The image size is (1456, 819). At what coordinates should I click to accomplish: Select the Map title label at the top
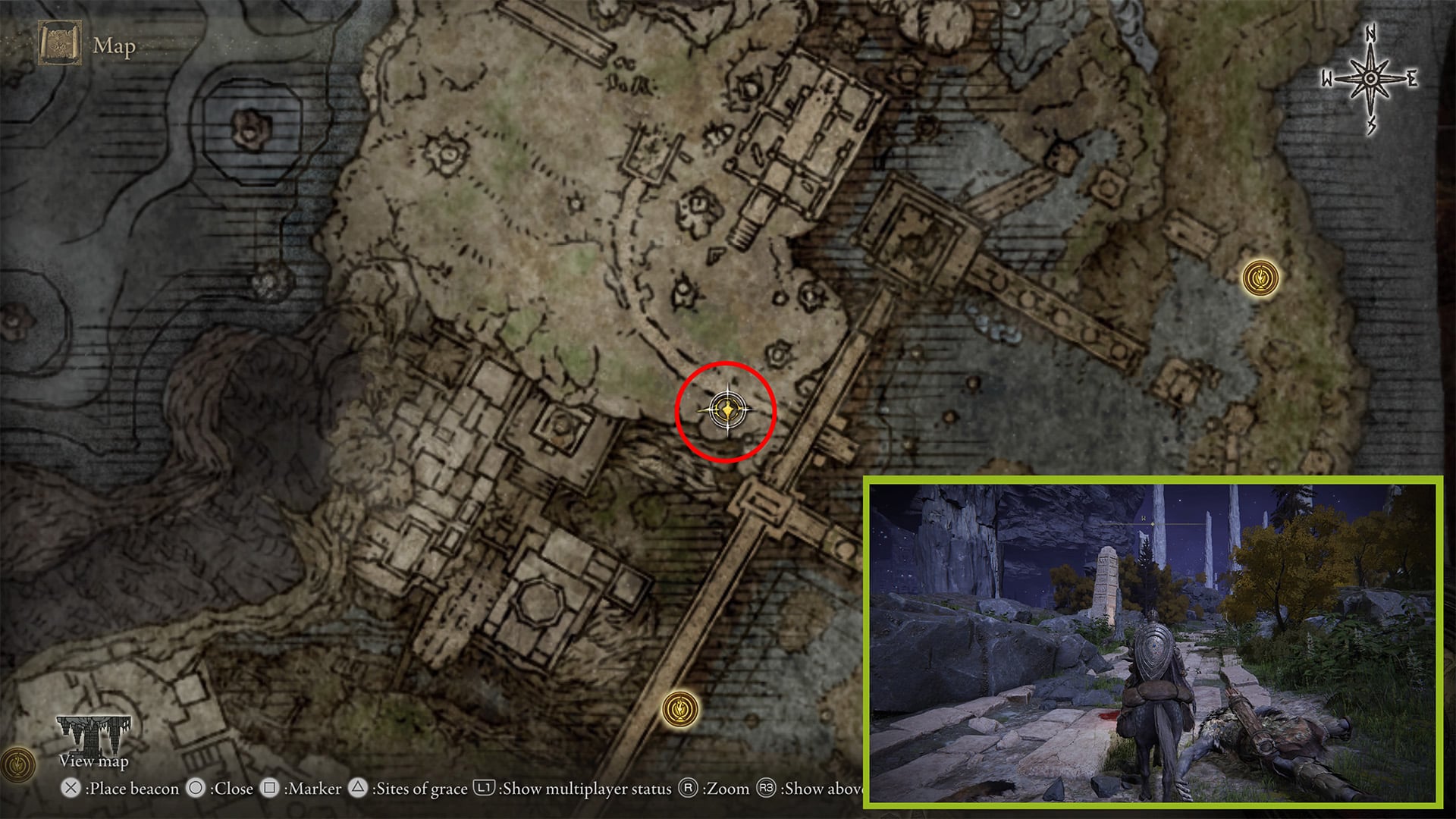point(112,47)
